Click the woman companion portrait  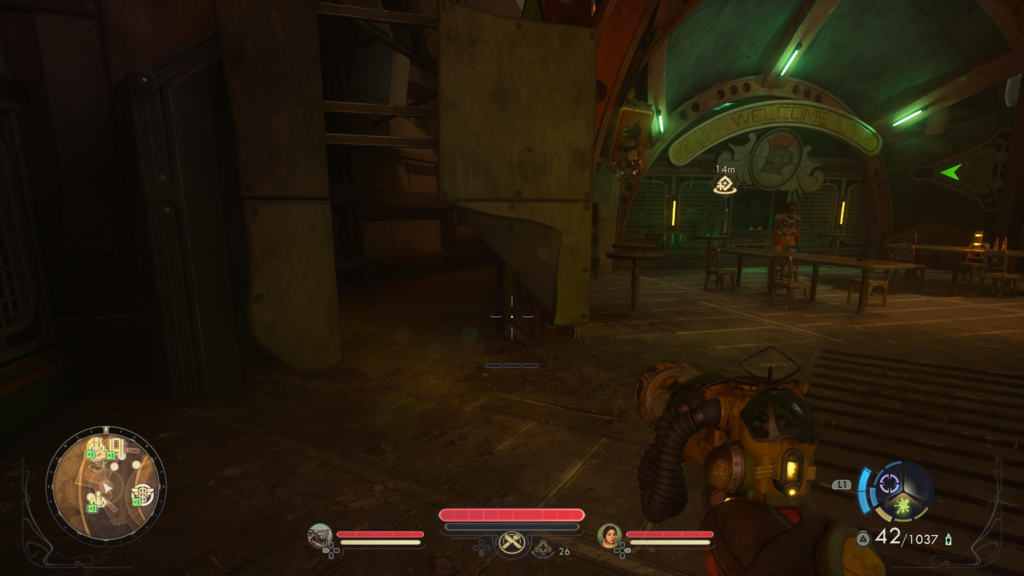[609, 536]
